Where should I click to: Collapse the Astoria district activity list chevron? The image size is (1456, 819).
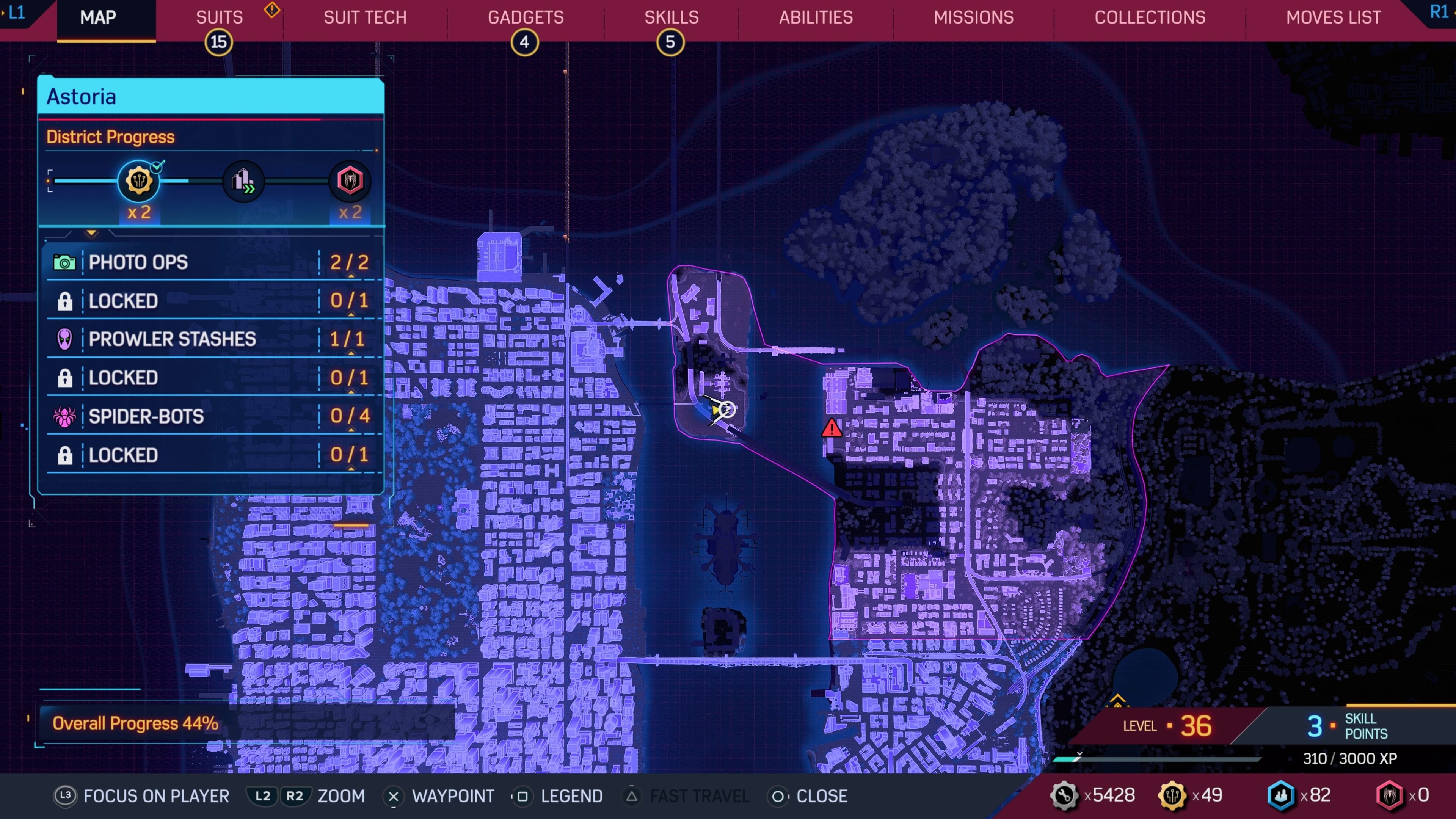[92, 234]
